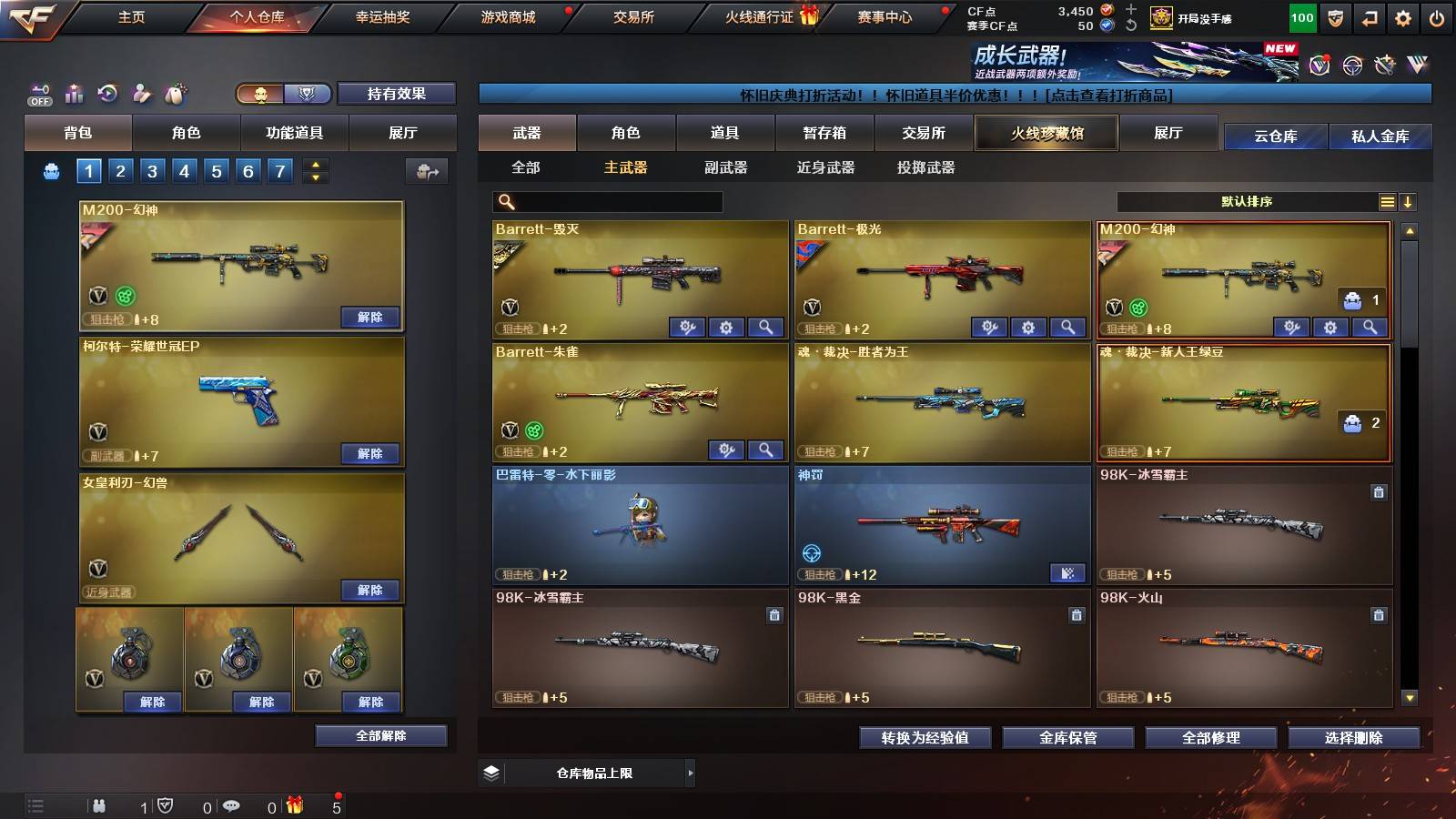This screenshot has width=1456, height=819.
Task: Click the power/logout icon at top right
Action: (1436, 18)
